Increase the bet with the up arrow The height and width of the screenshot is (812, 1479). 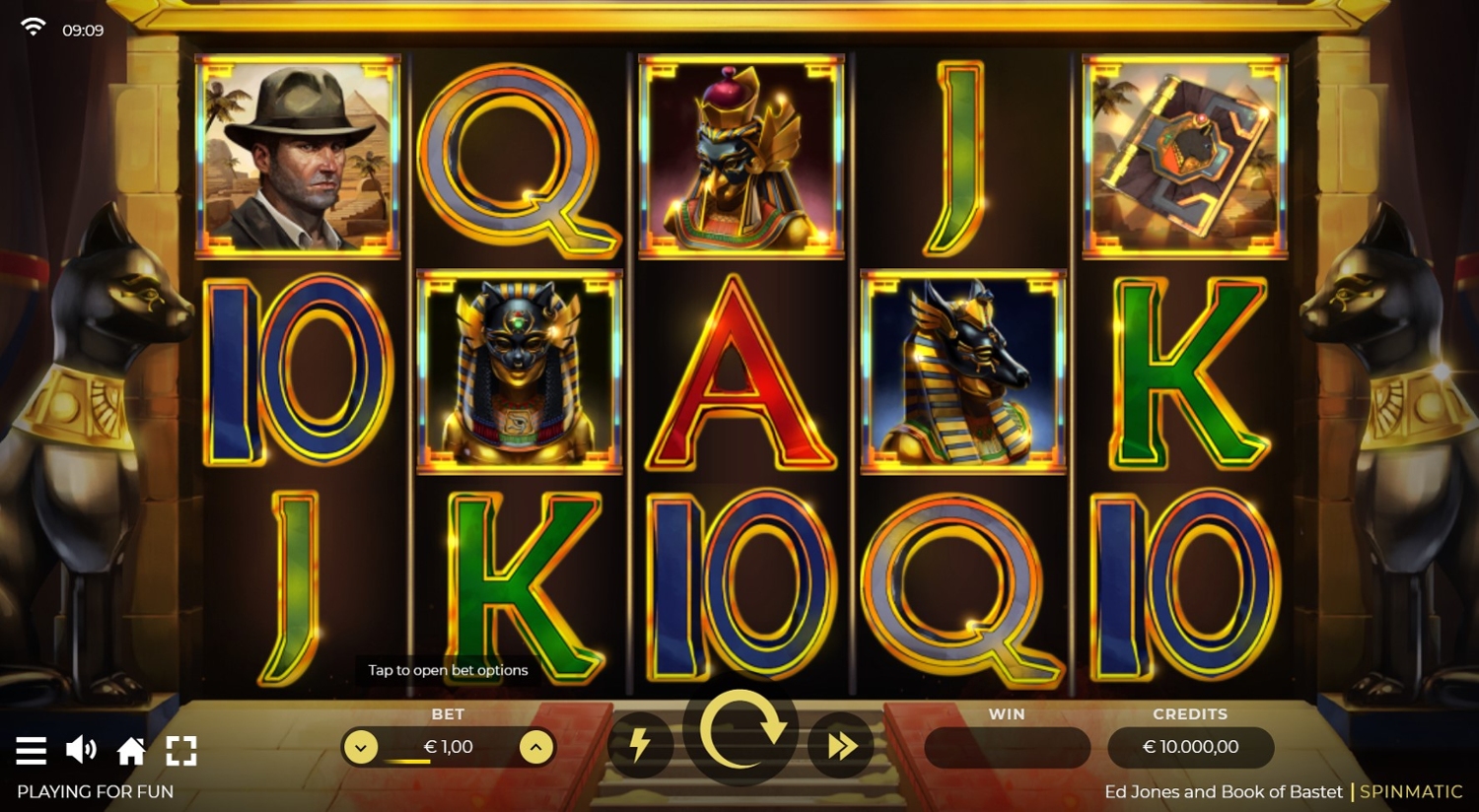535,747
